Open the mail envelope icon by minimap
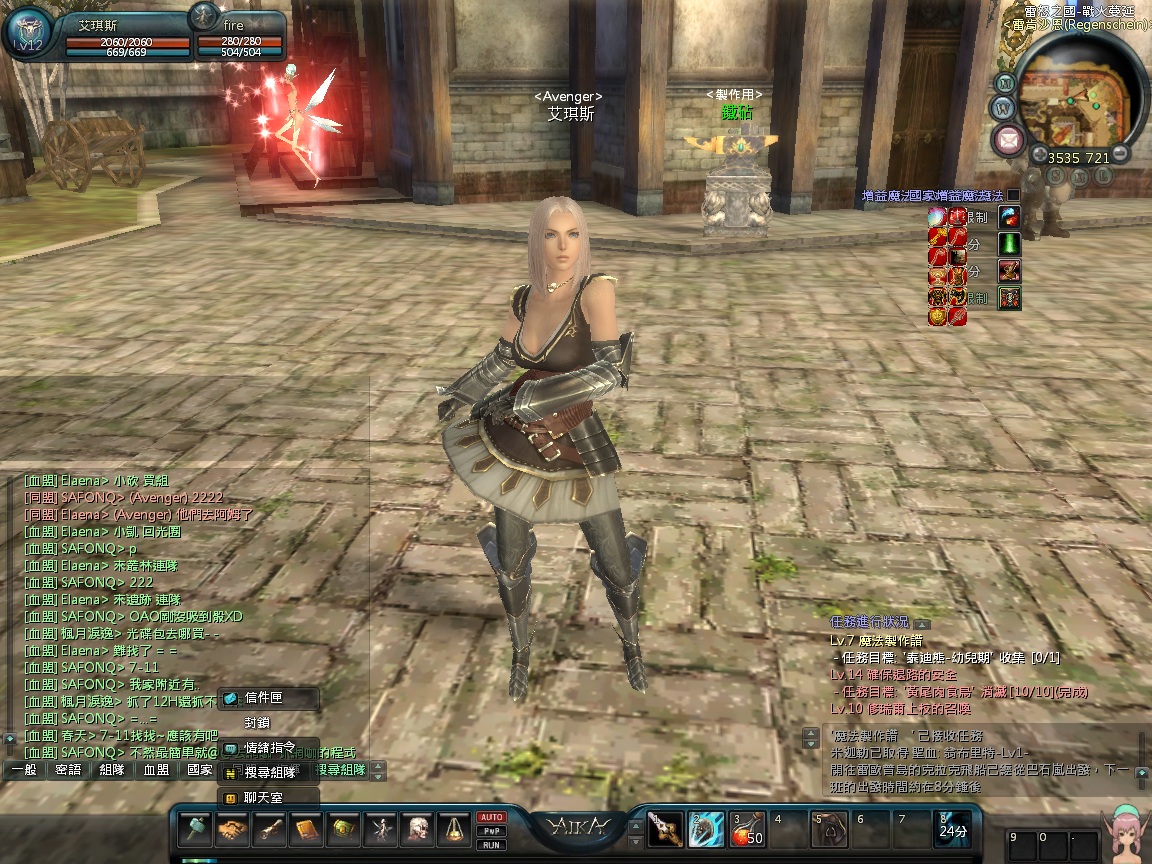The image size is (1152, 864). [1008, 140]
